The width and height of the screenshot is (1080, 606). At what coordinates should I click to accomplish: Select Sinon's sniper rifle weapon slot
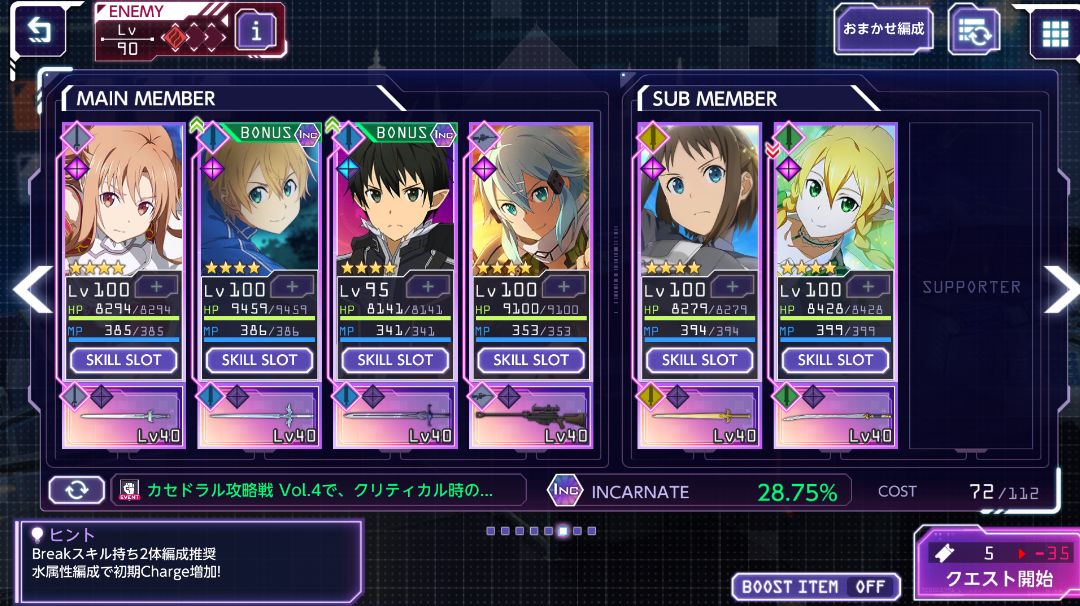531,416
